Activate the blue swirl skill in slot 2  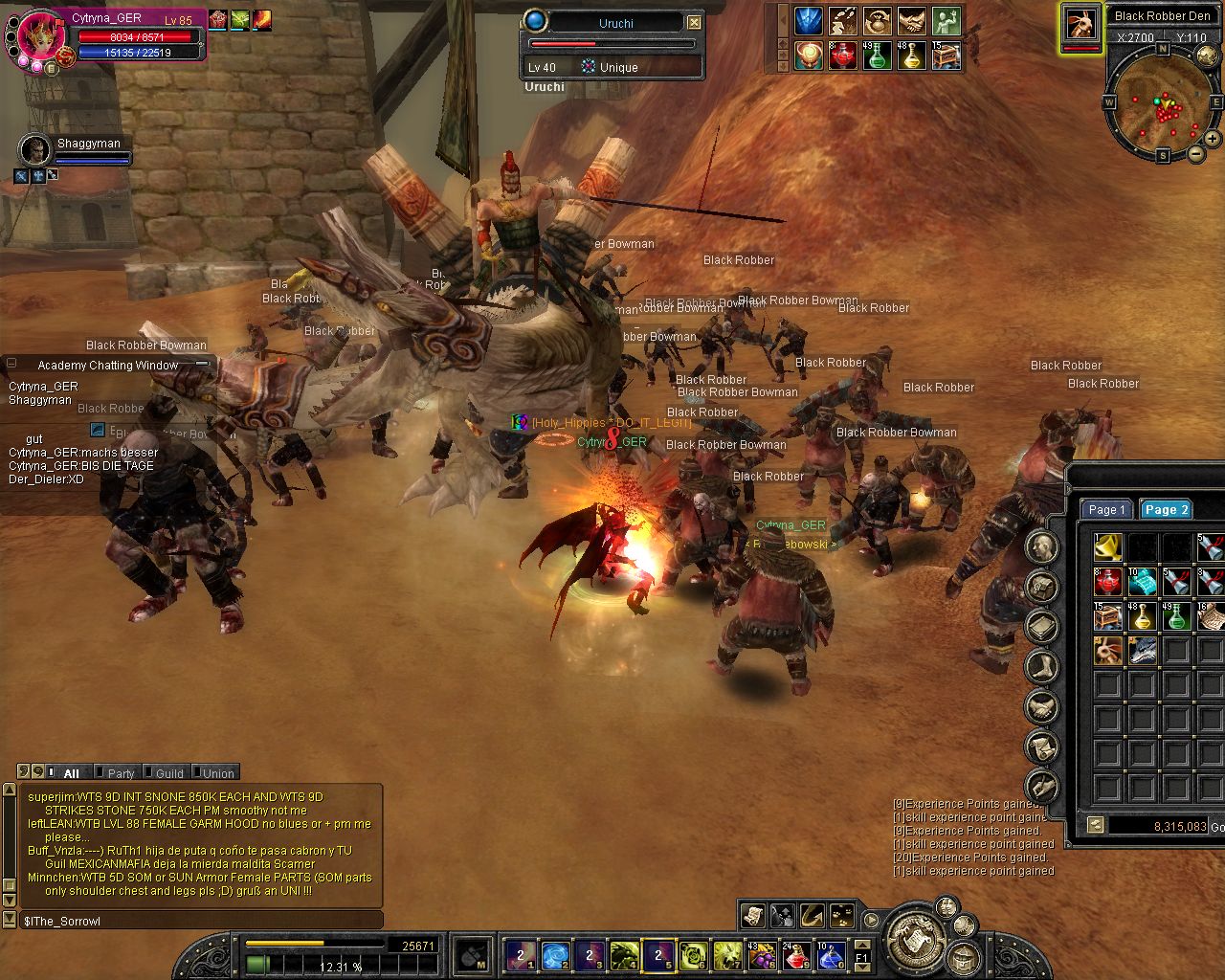(x=556, y=955)
